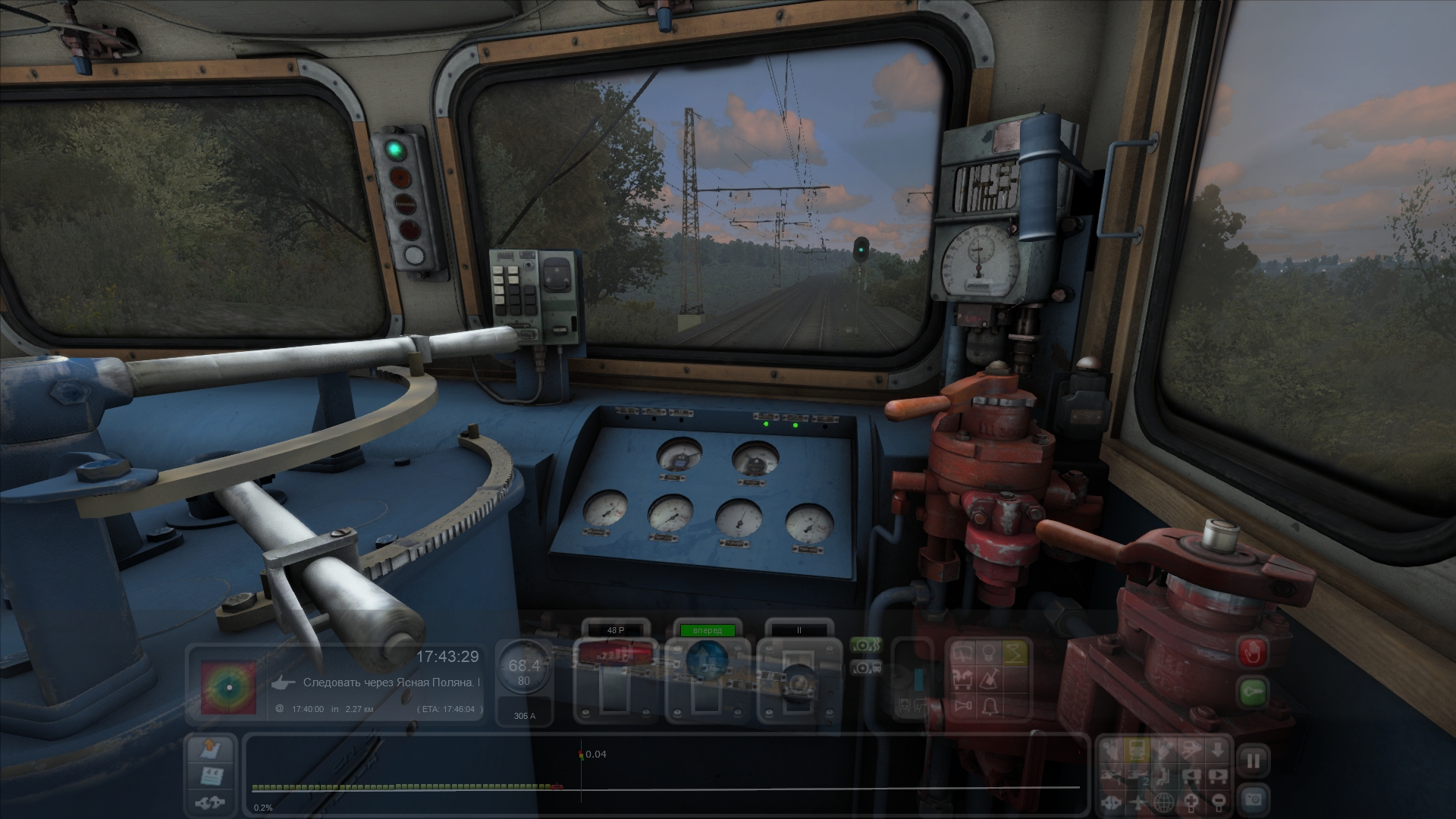Click the green train brake indicator icon
The width and height of the screenshot is (1456, 819).
(x=866, y=646)
